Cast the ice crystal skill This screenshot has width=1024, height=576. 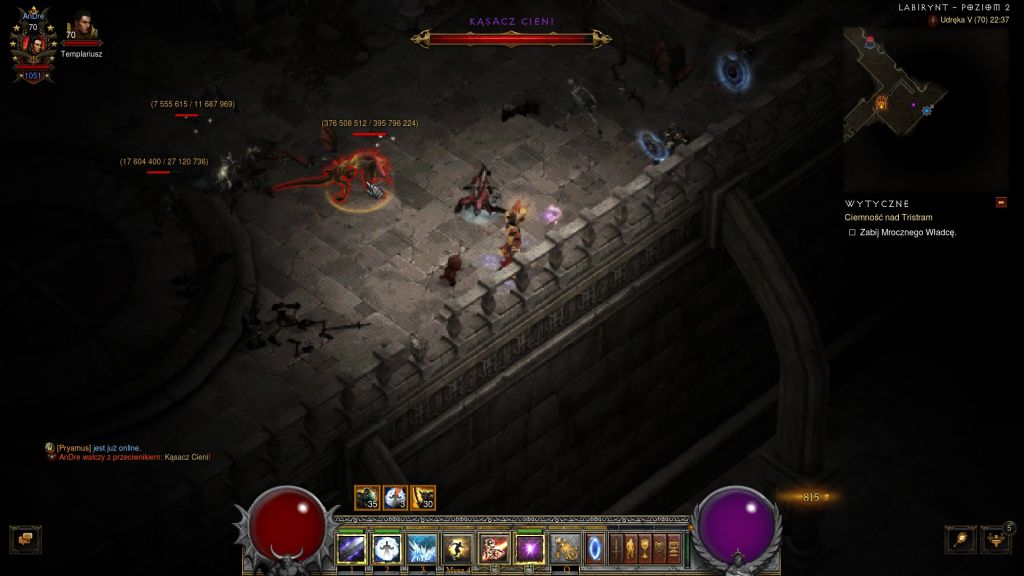[x=422, y=548]
